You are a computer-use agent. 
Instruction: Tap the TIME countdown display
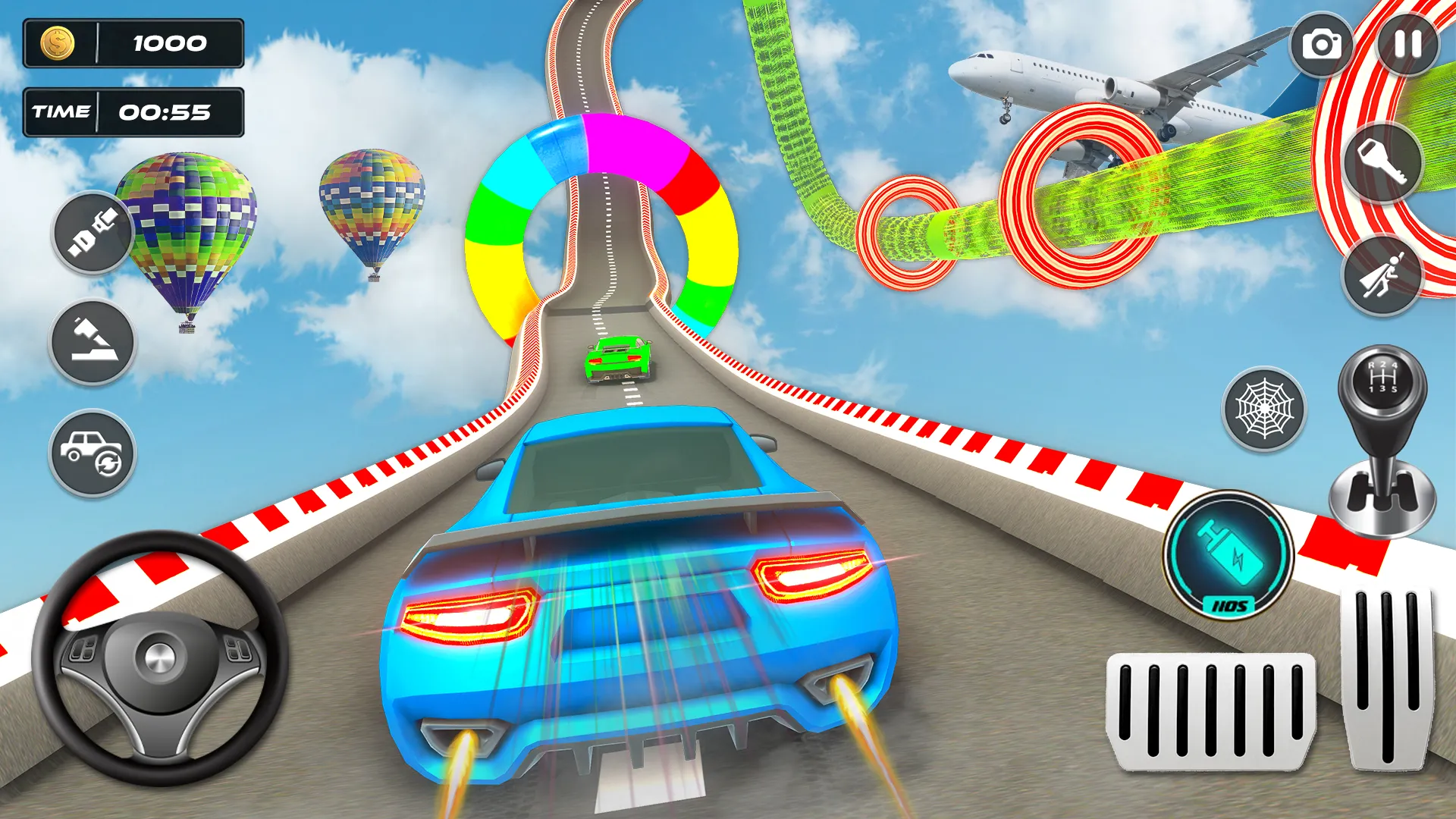(x=133, y=112)
